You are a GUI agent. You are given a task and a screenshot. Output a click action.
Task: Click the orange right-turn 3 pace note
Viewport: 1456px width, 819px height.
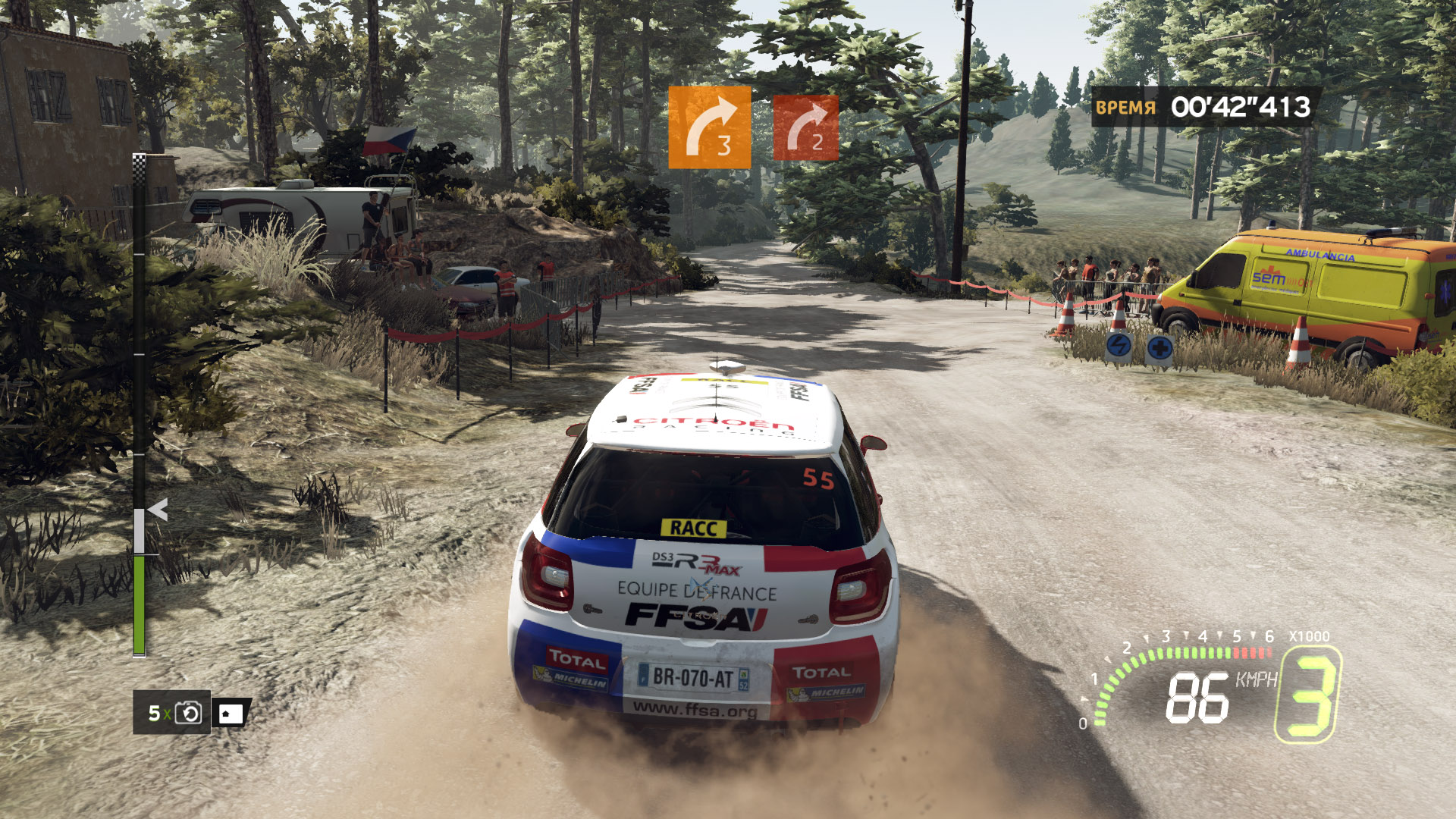[709, 127]
